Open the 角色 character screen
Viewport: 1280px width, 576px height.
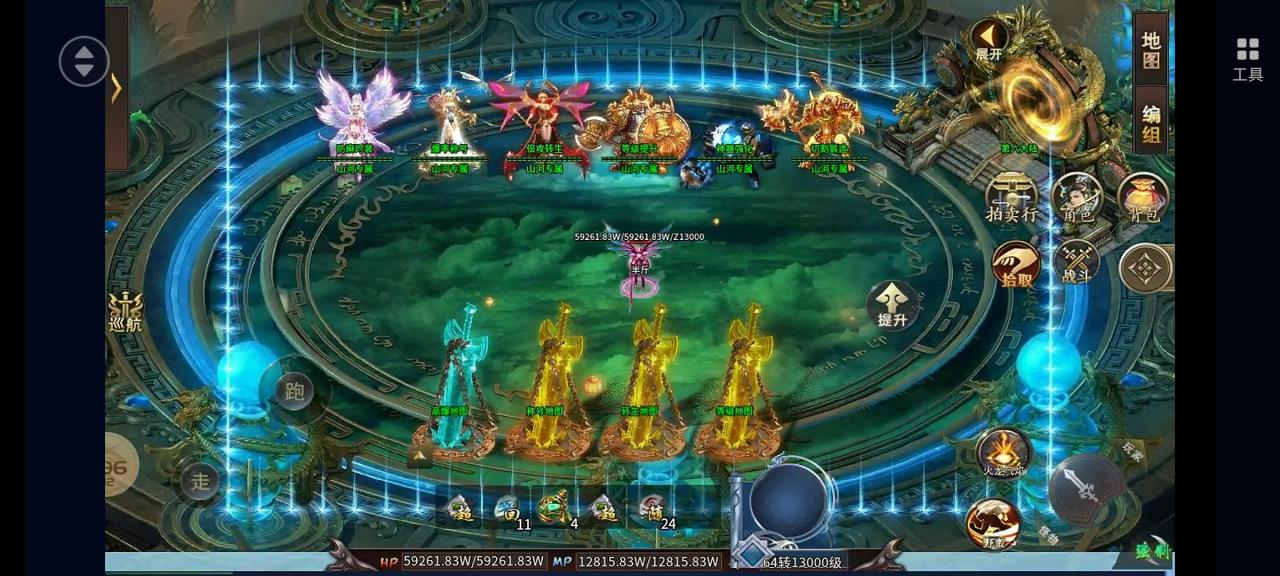(1078, 196)
